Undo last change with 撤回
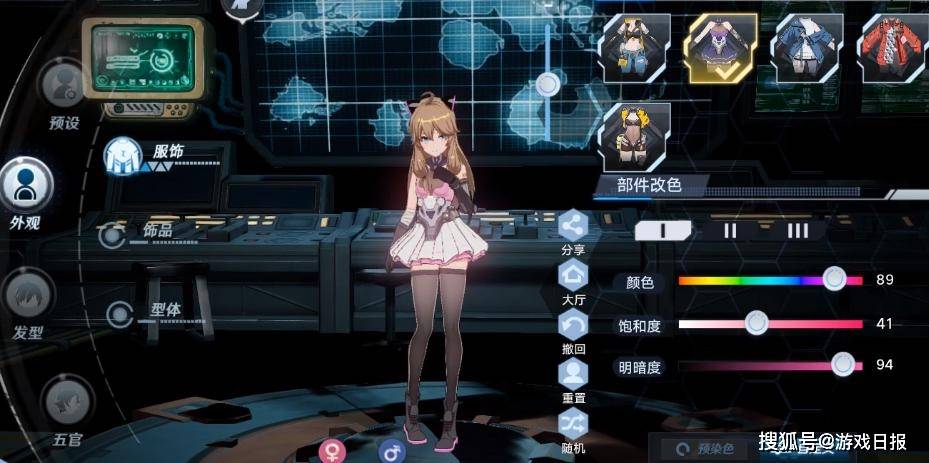The image size is (929, 463). click(573, 326)
